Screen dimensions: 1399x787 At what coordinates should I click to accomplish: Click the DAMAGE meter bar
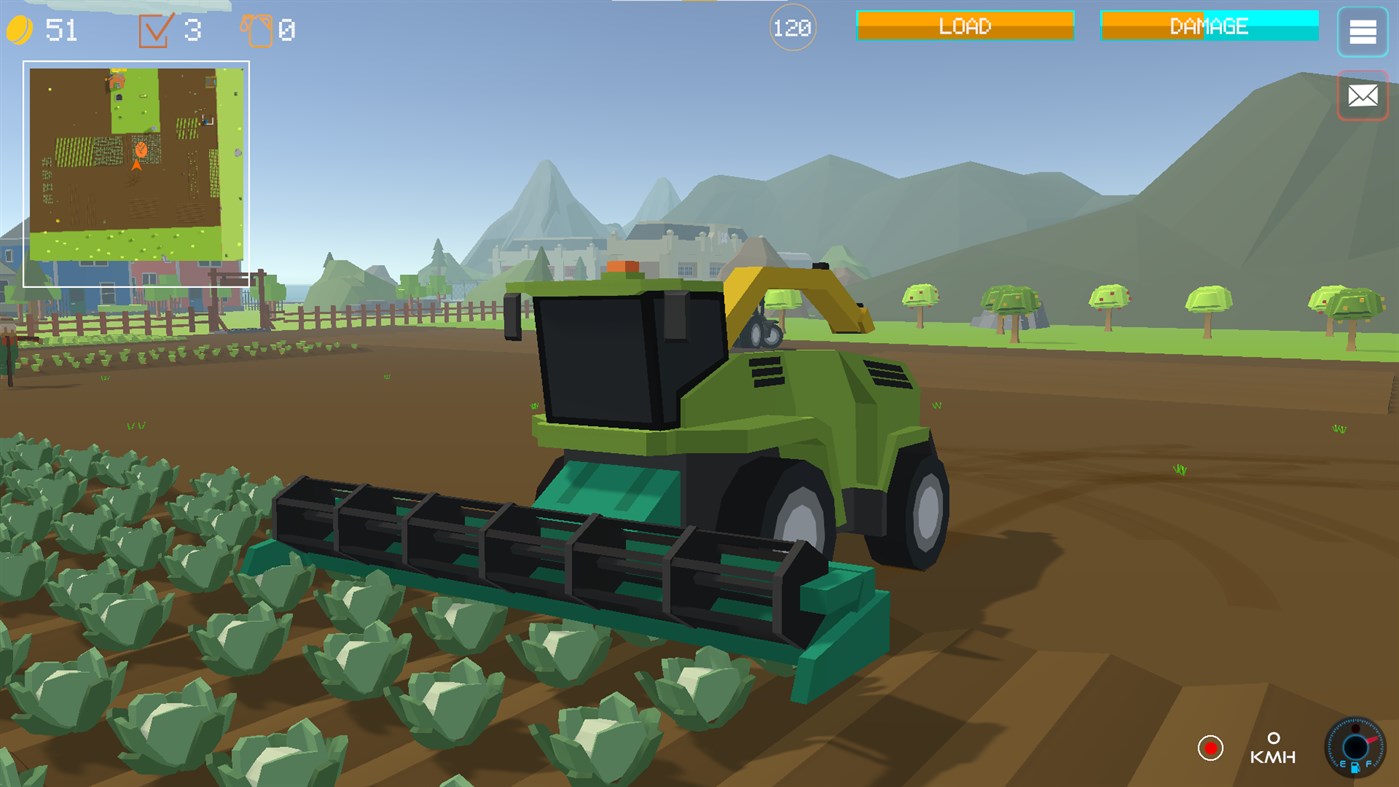click(x=1208, y=25)
